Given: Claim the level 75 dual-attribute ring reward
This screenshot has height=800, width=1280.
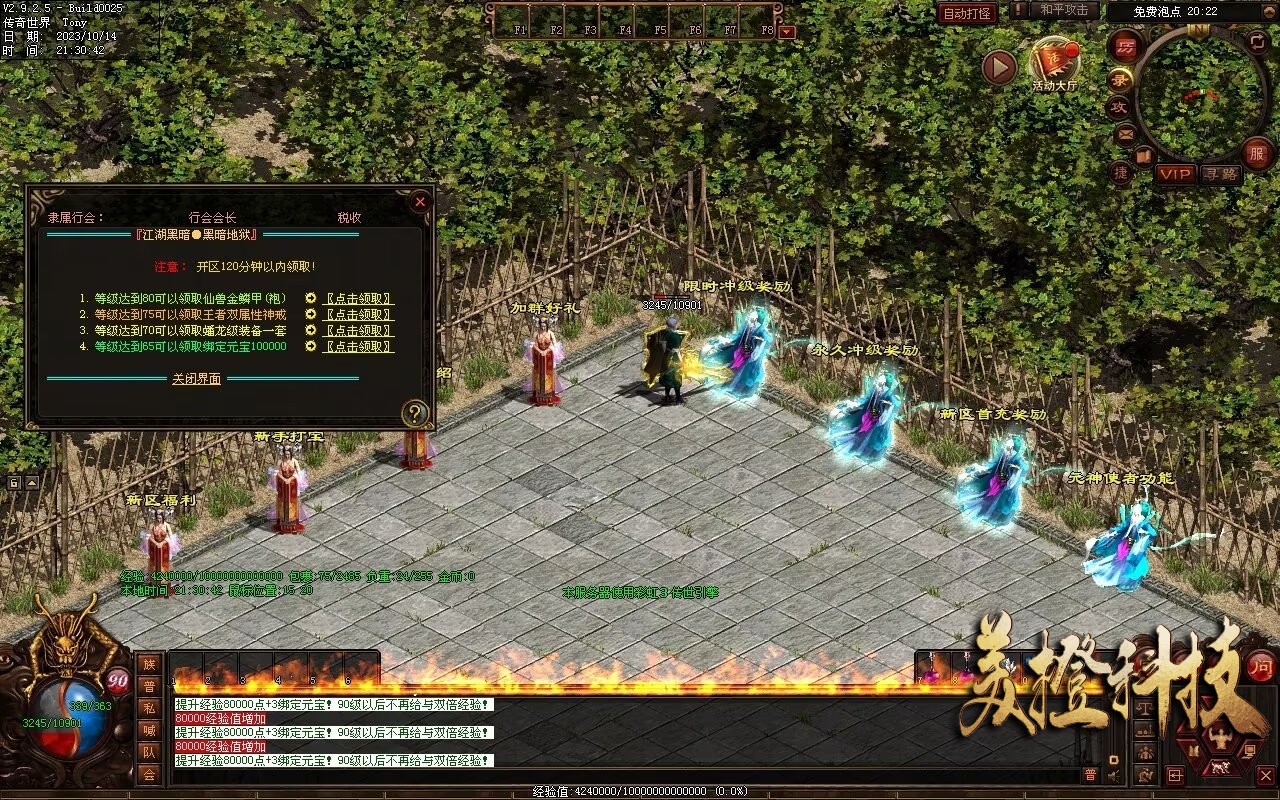Looking at the screenshot, I should click(358, 315).
